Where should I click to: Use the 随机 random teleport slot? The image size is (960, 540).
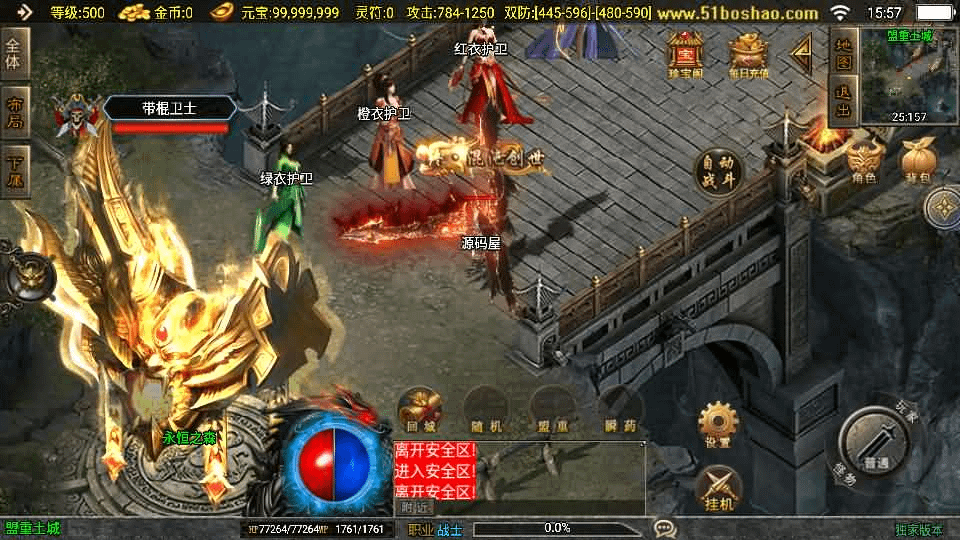tap(487, 410)
